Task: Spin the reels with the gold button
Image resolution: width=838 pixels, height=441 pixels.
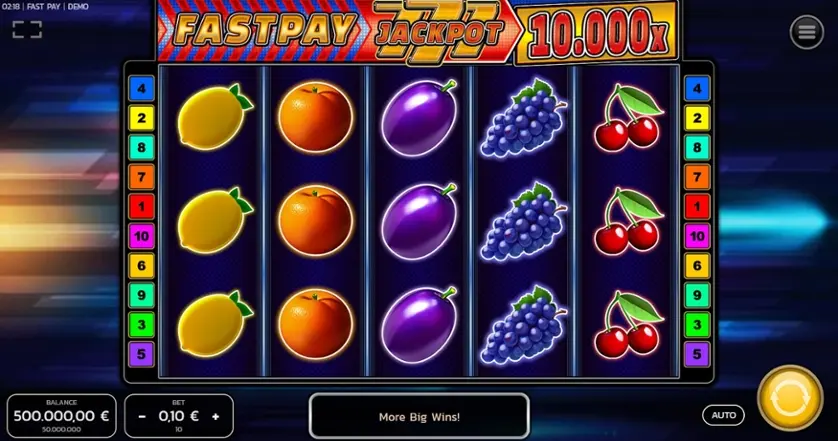Action: (x=790, y=400)
